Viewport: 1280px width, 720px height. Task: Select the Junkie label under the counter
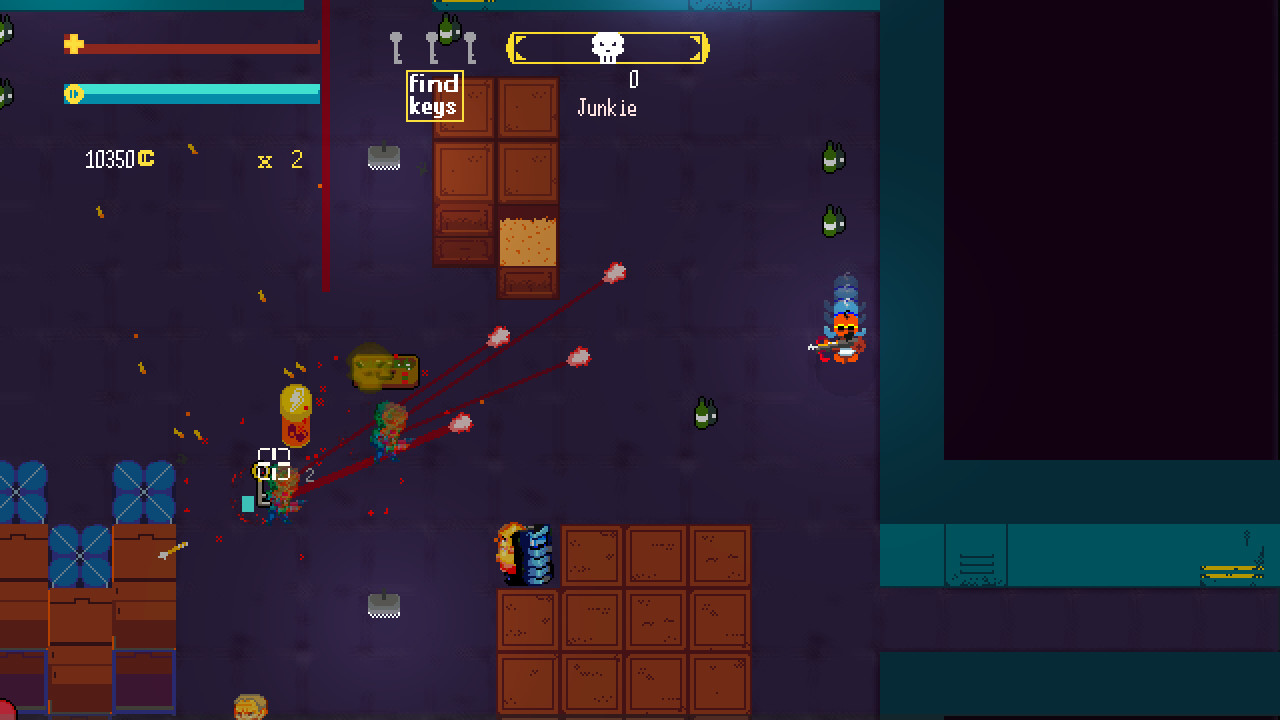pyautogui.click(x=609, y=108)
